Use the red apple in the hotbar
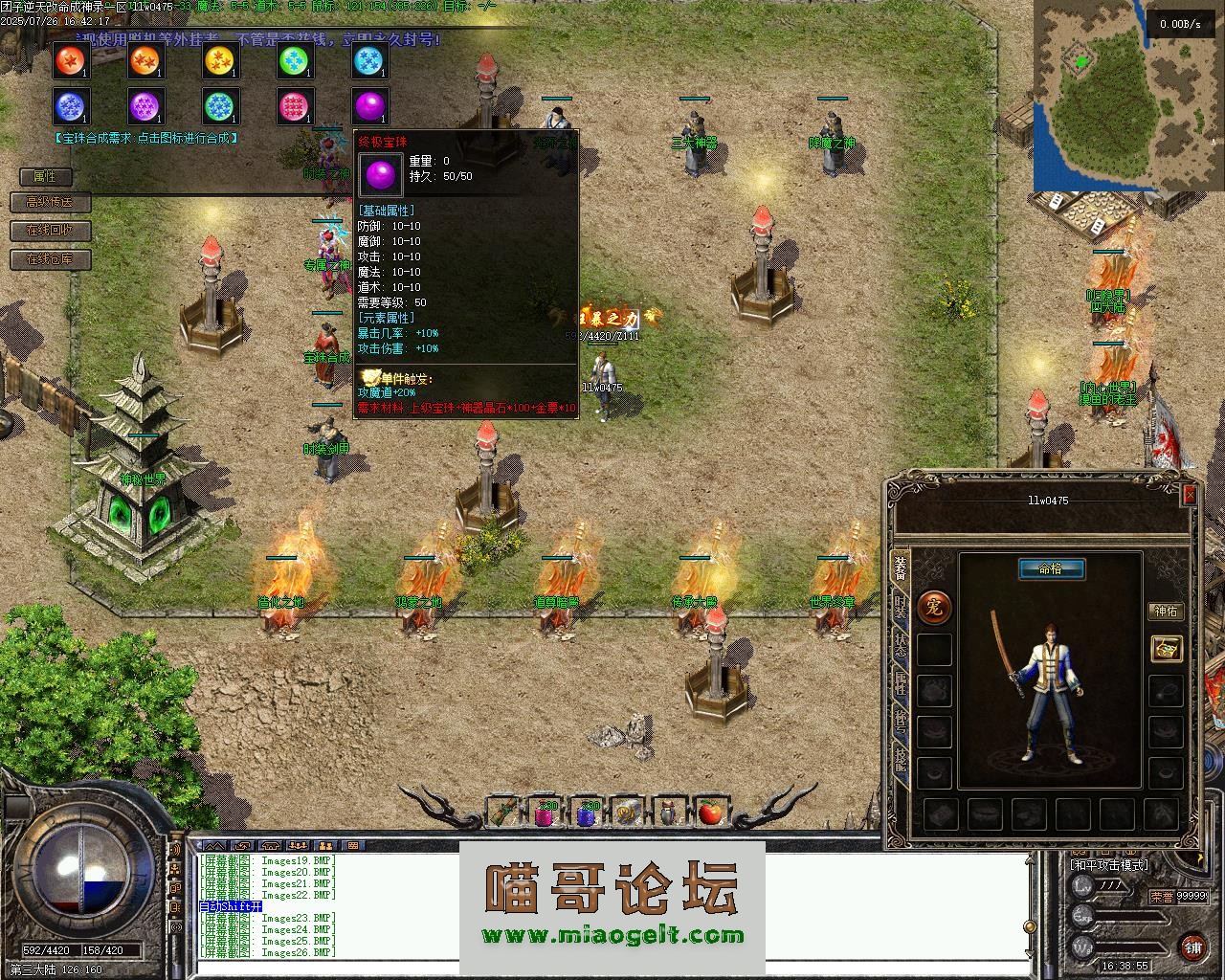 709,813
